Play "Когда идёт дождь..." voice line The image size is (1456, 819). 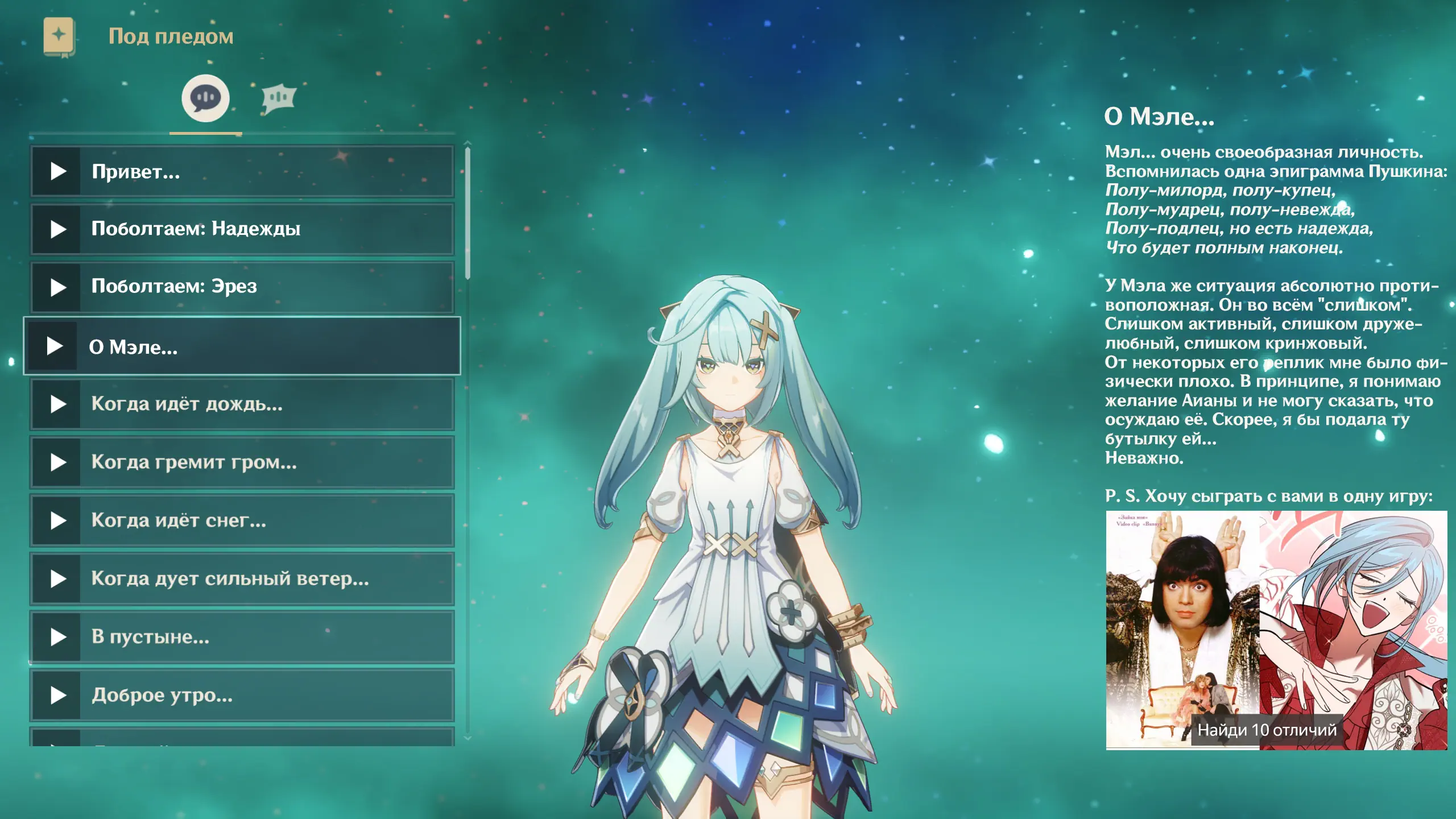coord(242,404)
